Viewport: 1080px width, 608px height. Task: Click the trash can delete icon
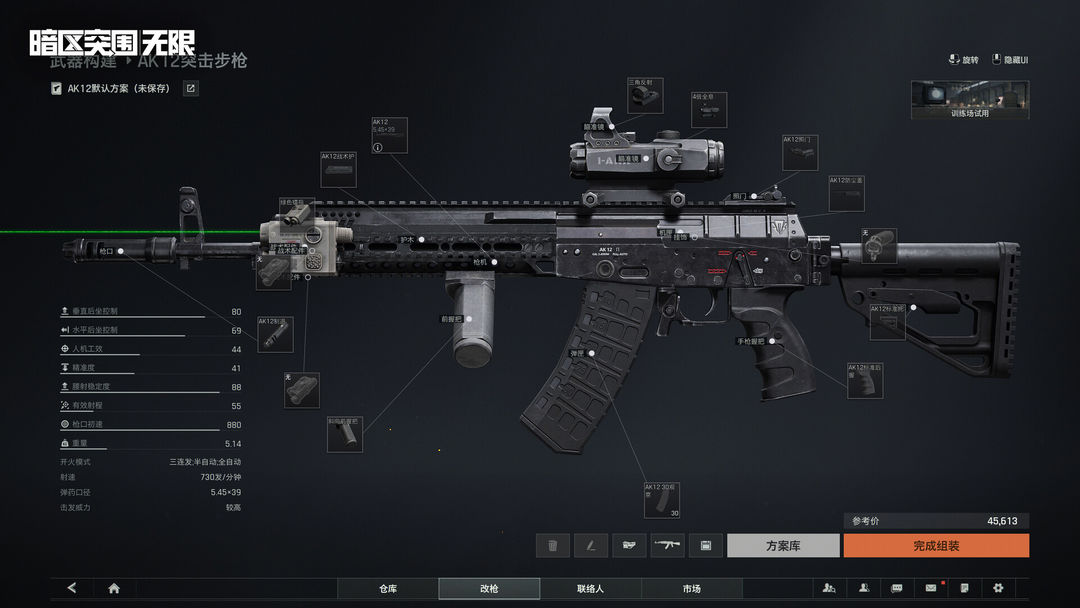click(x=552, y=545)
